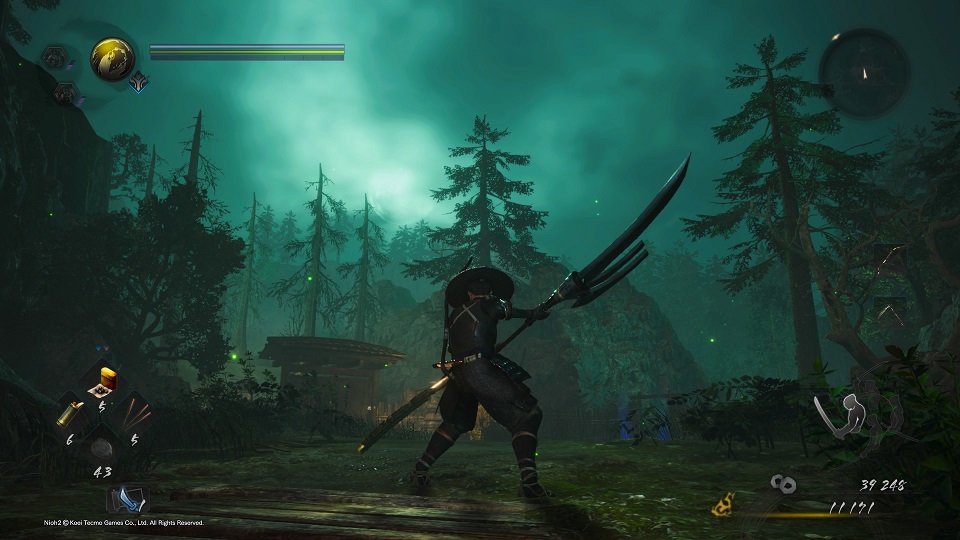Screen dimensions: 960x540
Task: Select the golden scroll tube item slot
Action: click(x=70, y=412)
